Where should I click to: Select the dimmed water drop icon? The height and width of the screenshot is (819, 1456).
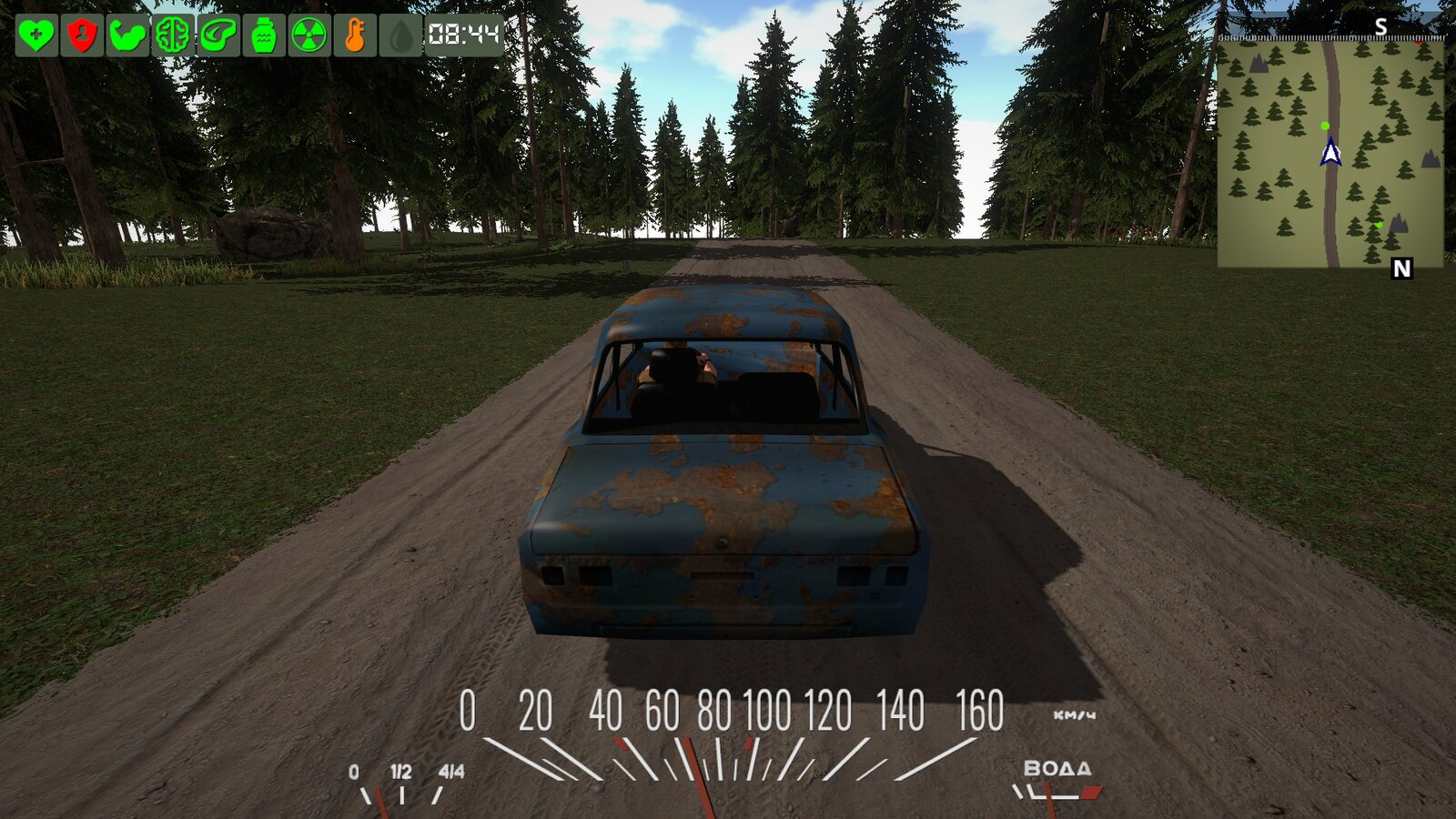point(400,35)
